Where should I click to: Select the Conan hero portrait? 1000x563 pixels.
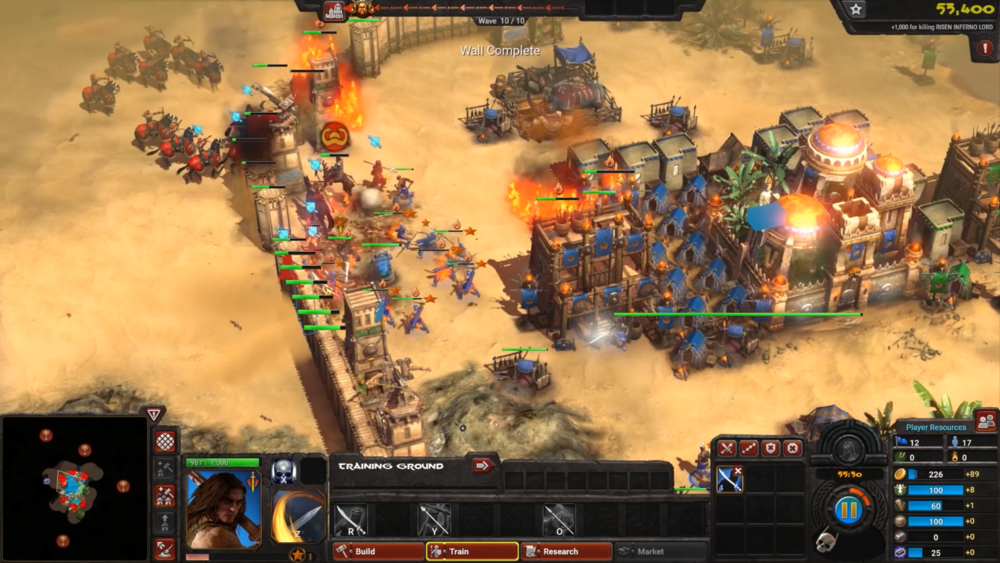click(x=224, y=509)
